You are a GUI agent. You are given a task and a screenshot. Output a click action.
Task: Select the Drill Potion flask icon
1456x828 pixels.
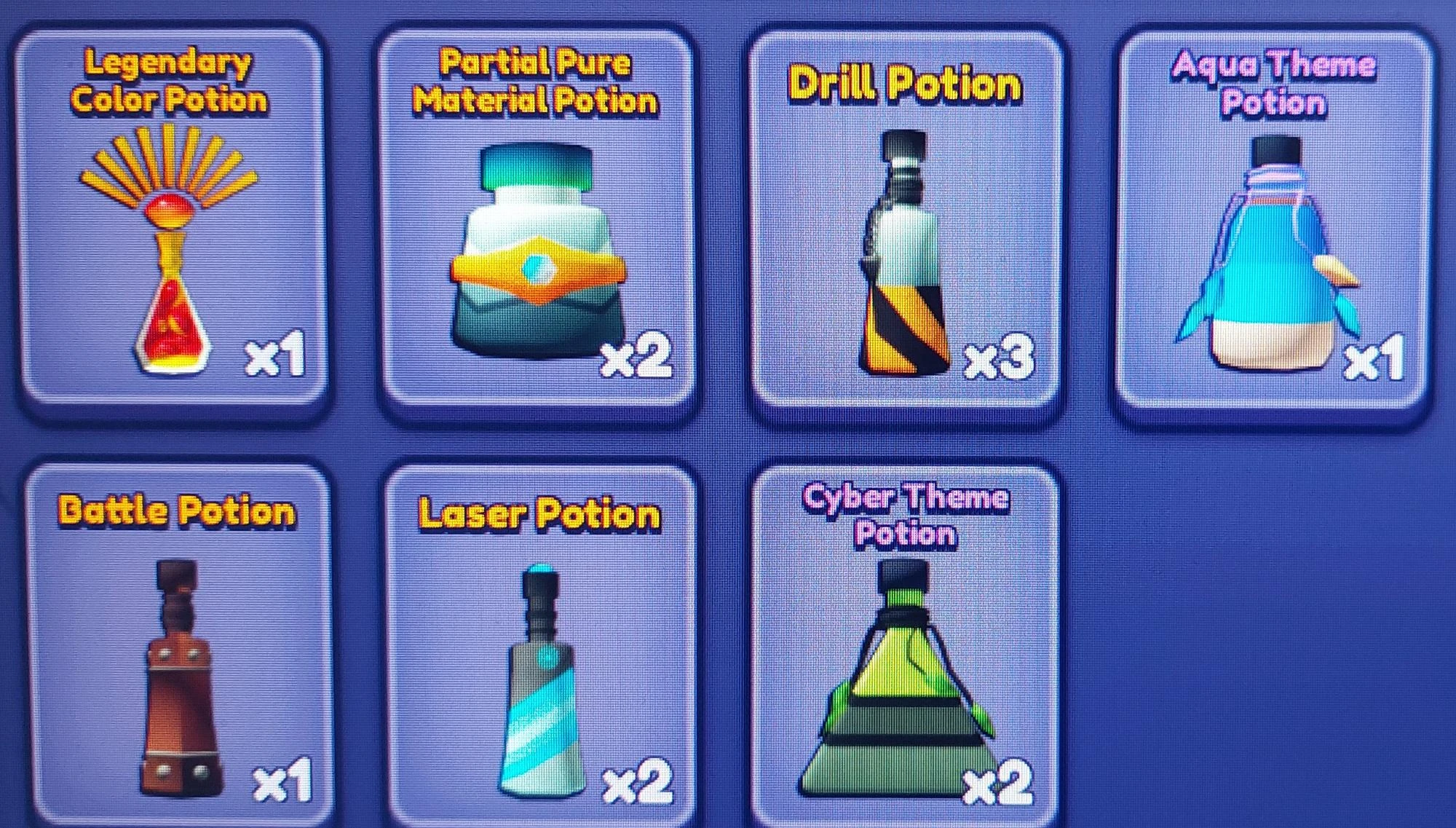pyautogui.click(x=903, y=255)
